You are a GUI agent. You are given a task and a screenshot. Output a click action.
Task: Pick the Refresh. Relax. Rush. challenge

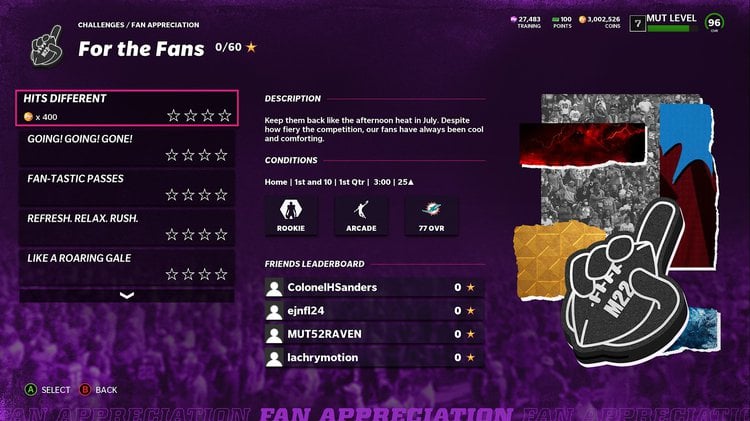pos(127,226)
